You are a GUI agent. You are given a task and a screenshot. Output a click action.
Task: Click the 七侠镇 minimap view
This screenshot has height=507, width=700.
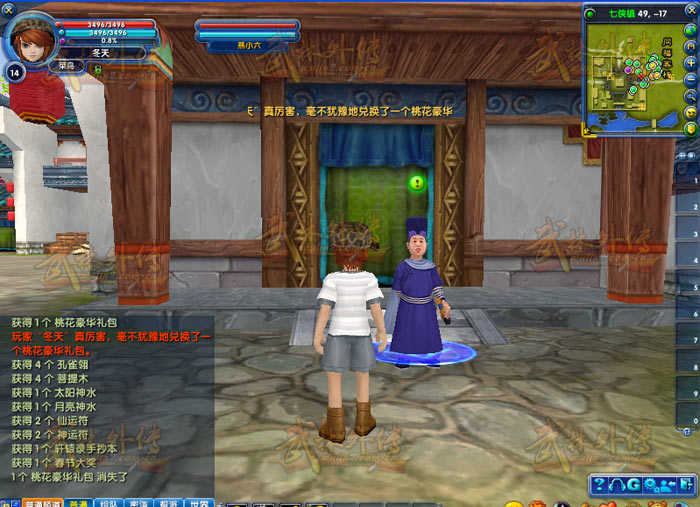(x=629, y=76)
